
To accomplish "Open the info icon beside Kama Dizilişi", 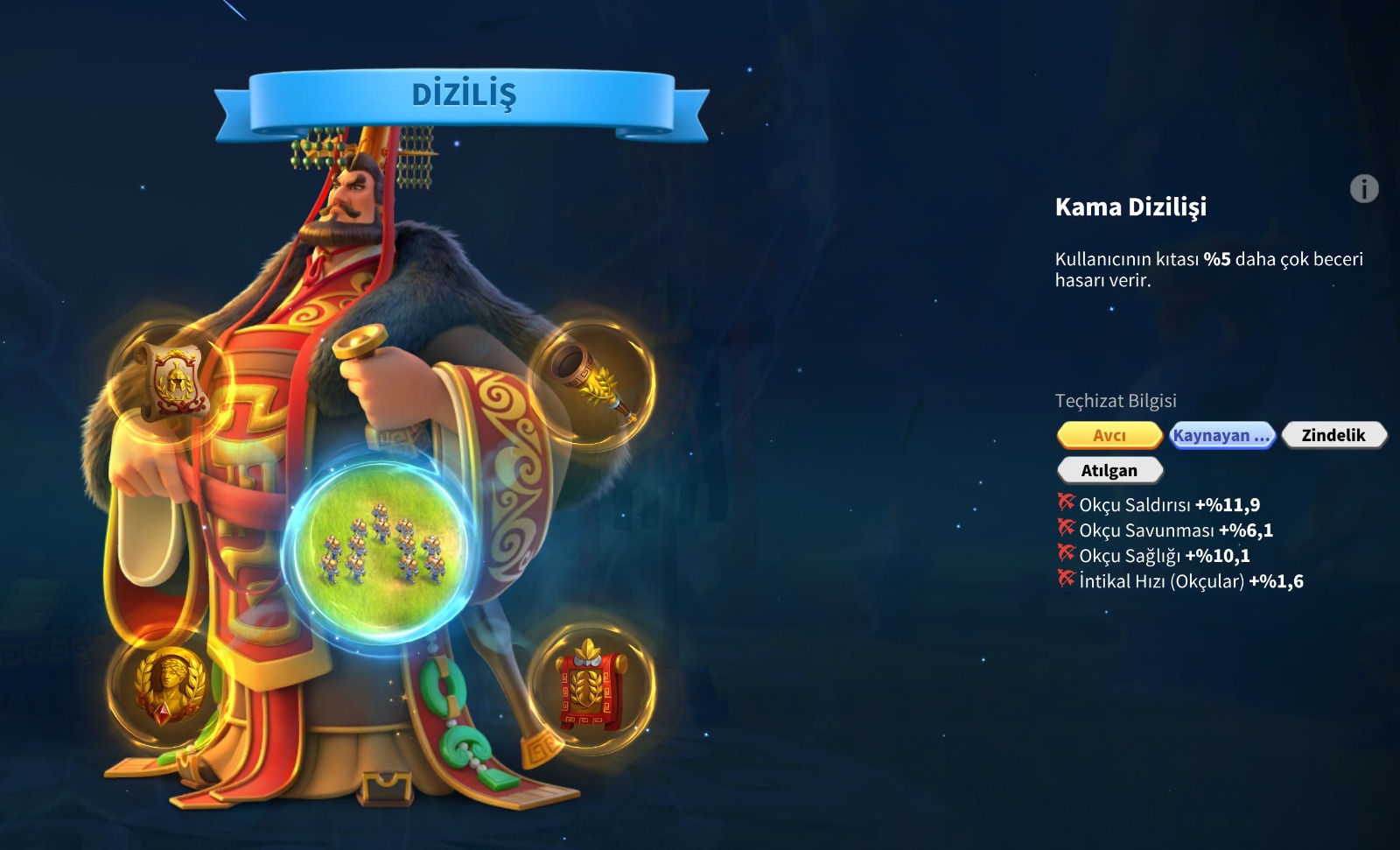I will pos(1363,188).
